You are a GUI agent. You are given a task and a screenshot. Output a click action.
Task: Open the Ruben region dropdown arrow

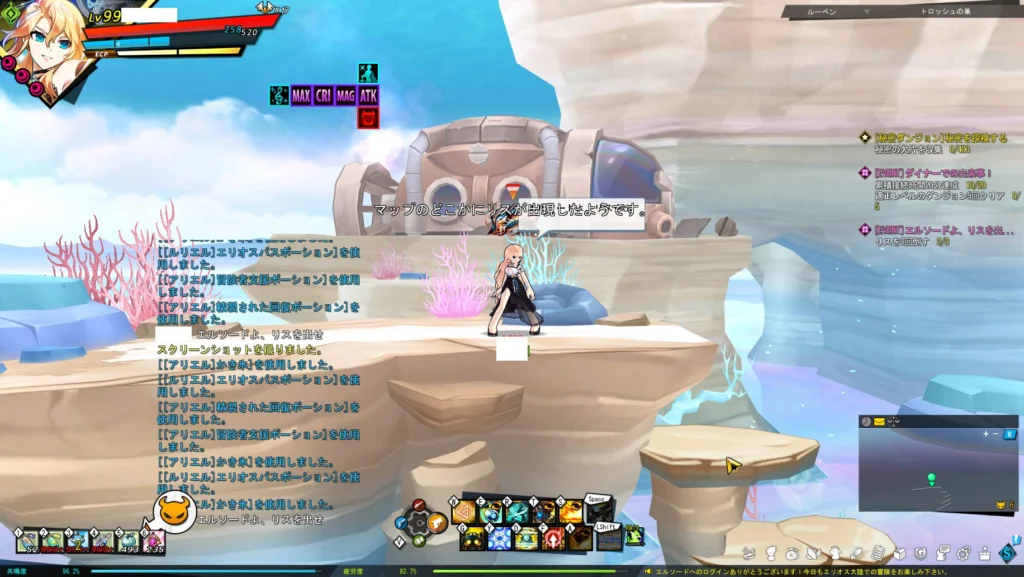[867, 11]
